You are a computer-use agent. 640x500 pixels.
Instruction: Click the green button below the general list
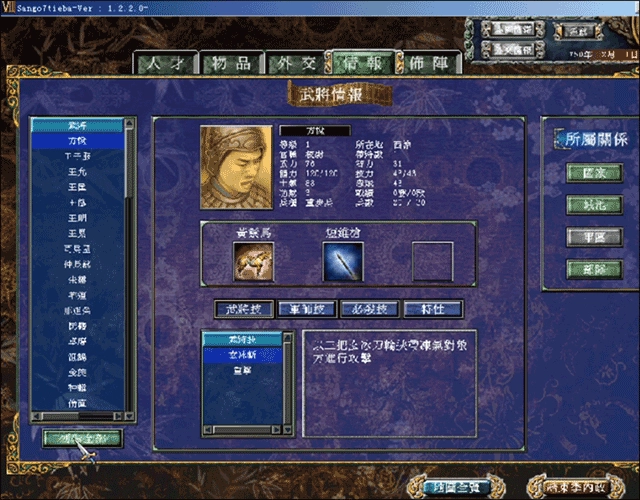click(83, 438)
